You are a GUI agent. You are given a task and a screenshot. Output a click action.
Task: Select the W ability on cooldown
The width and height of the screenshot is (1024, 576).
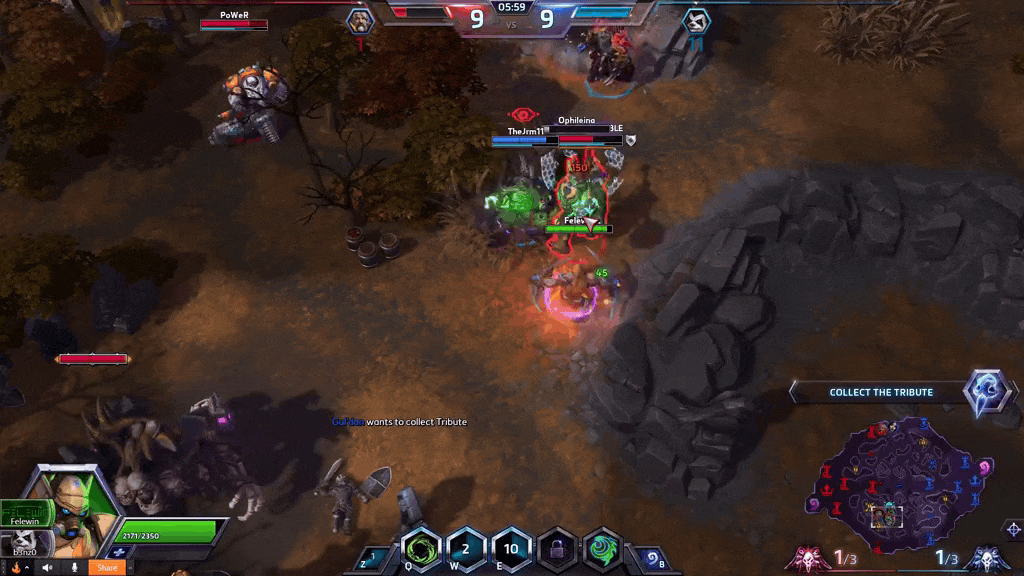pos(465,549)
